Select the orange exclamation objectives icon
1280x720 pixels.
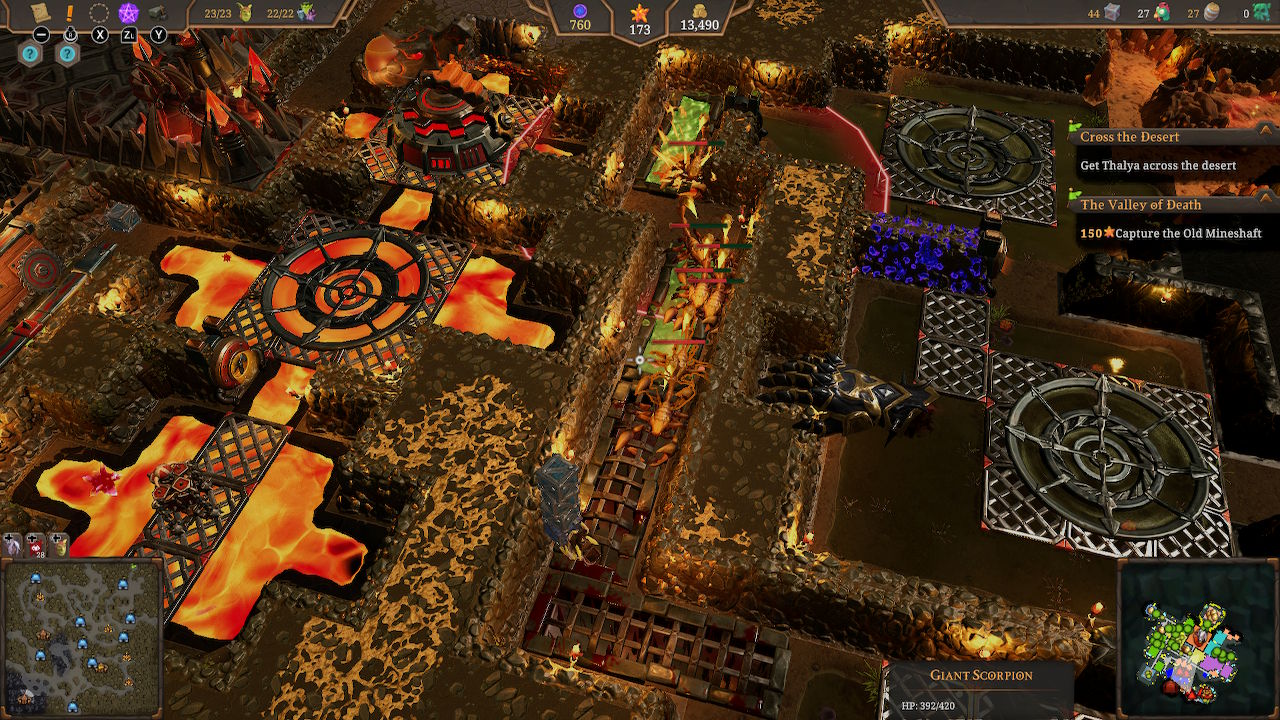coord(70,12)
